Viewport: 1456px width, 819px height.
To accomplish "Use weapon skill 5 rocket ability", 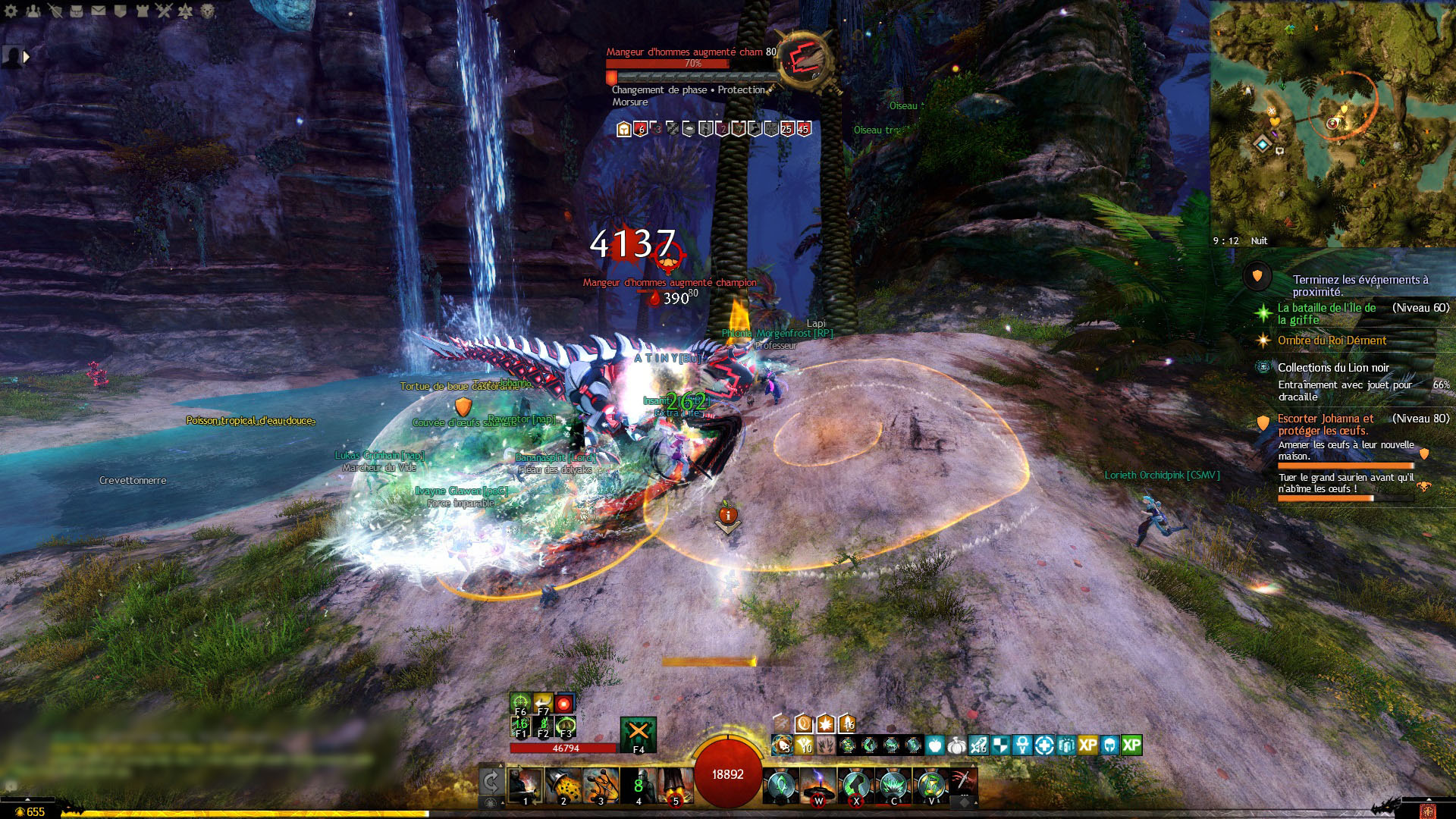I will pos(676,786).
